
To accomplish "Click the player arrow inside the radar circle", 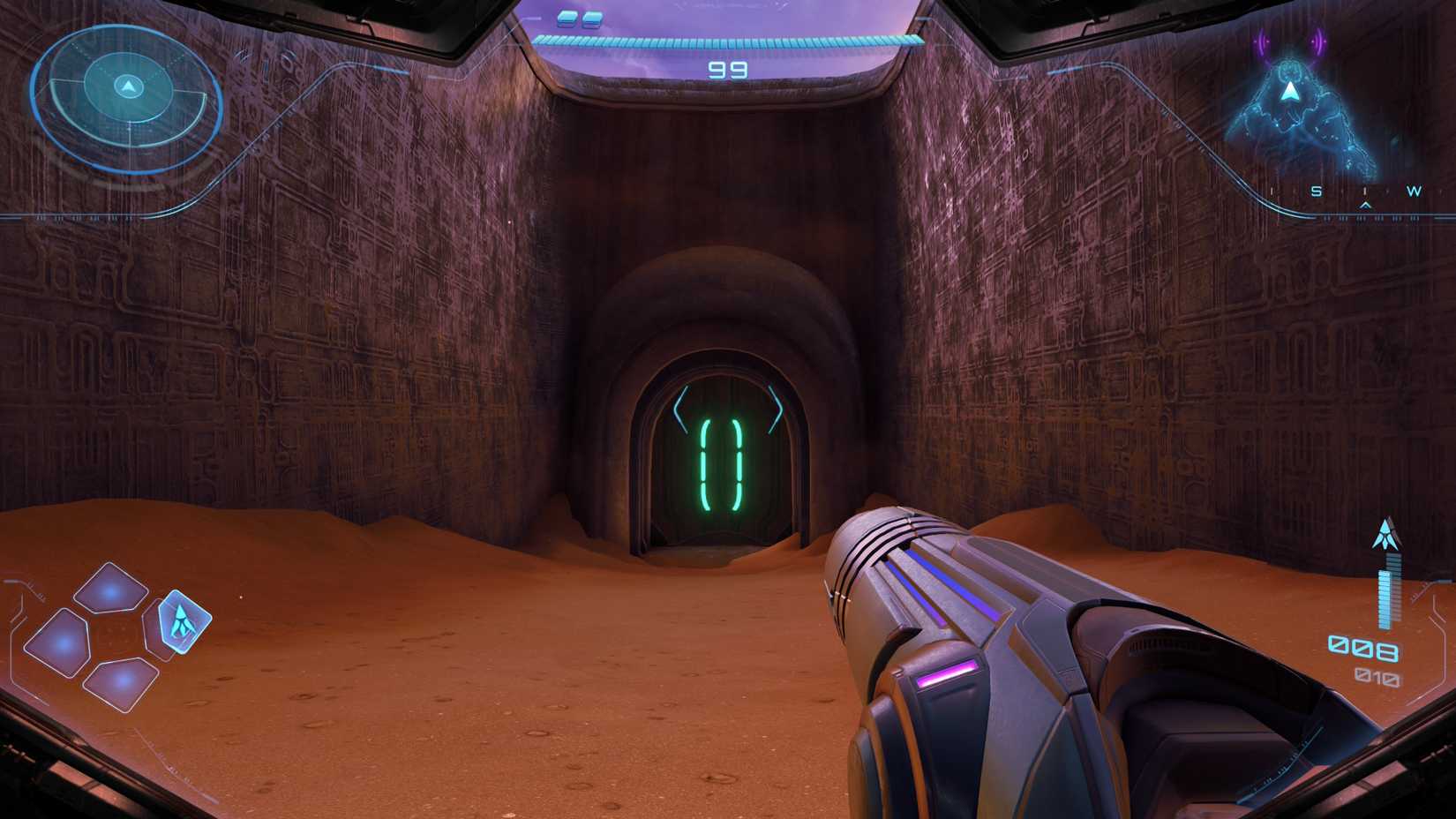I will pyautogui.click(x=129, y=87).
